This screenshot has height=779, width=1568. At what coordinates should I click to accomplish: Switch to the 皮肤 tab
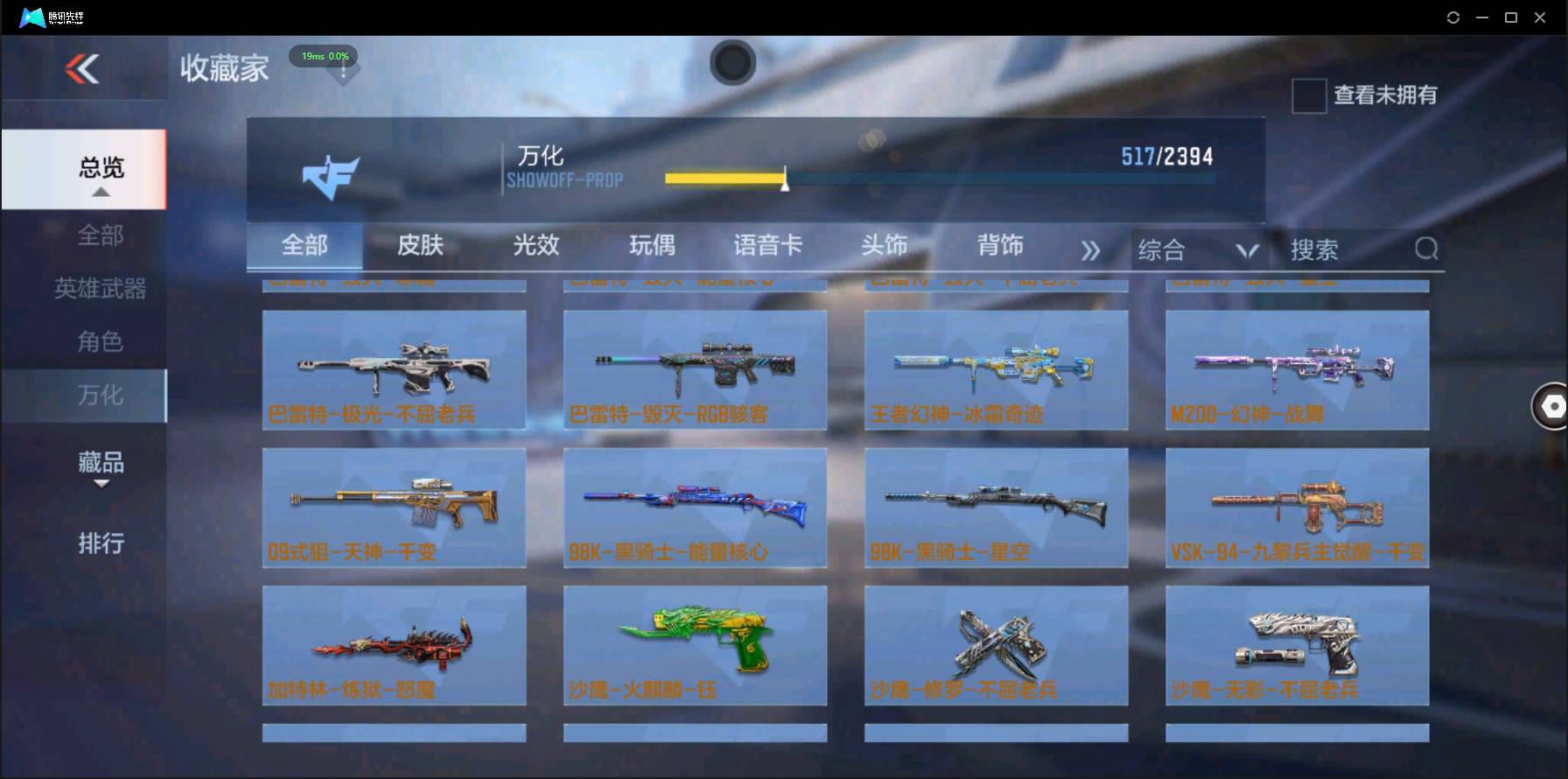[x=420, y=246]
